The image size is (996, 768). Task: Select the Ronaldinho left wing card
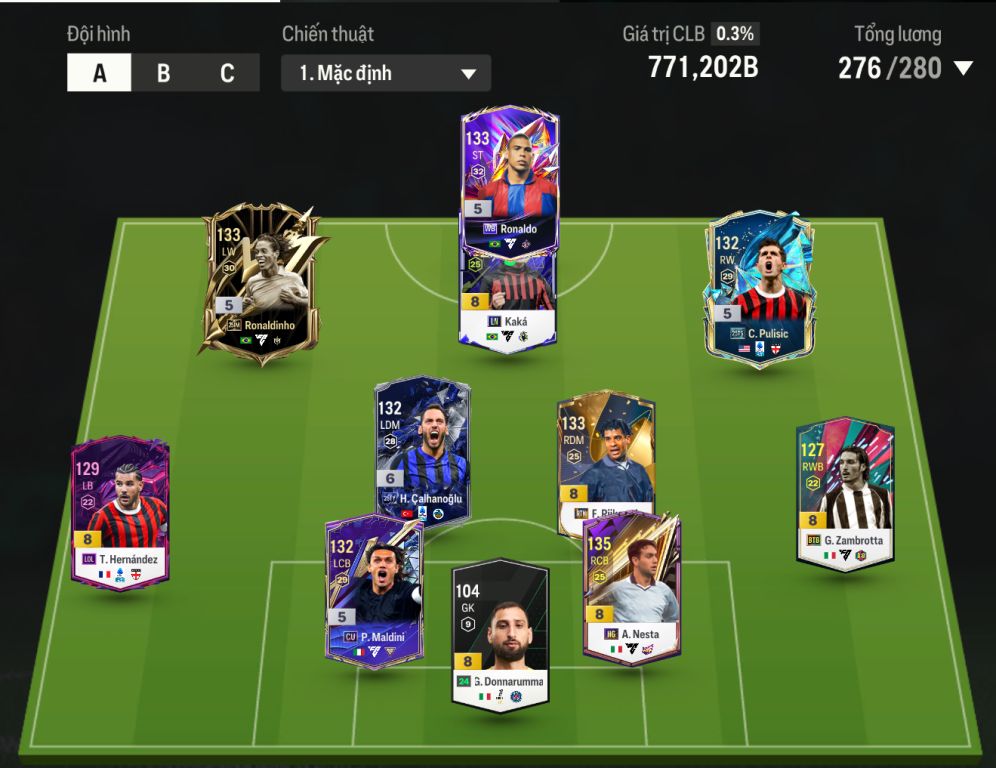click(258, 278)
